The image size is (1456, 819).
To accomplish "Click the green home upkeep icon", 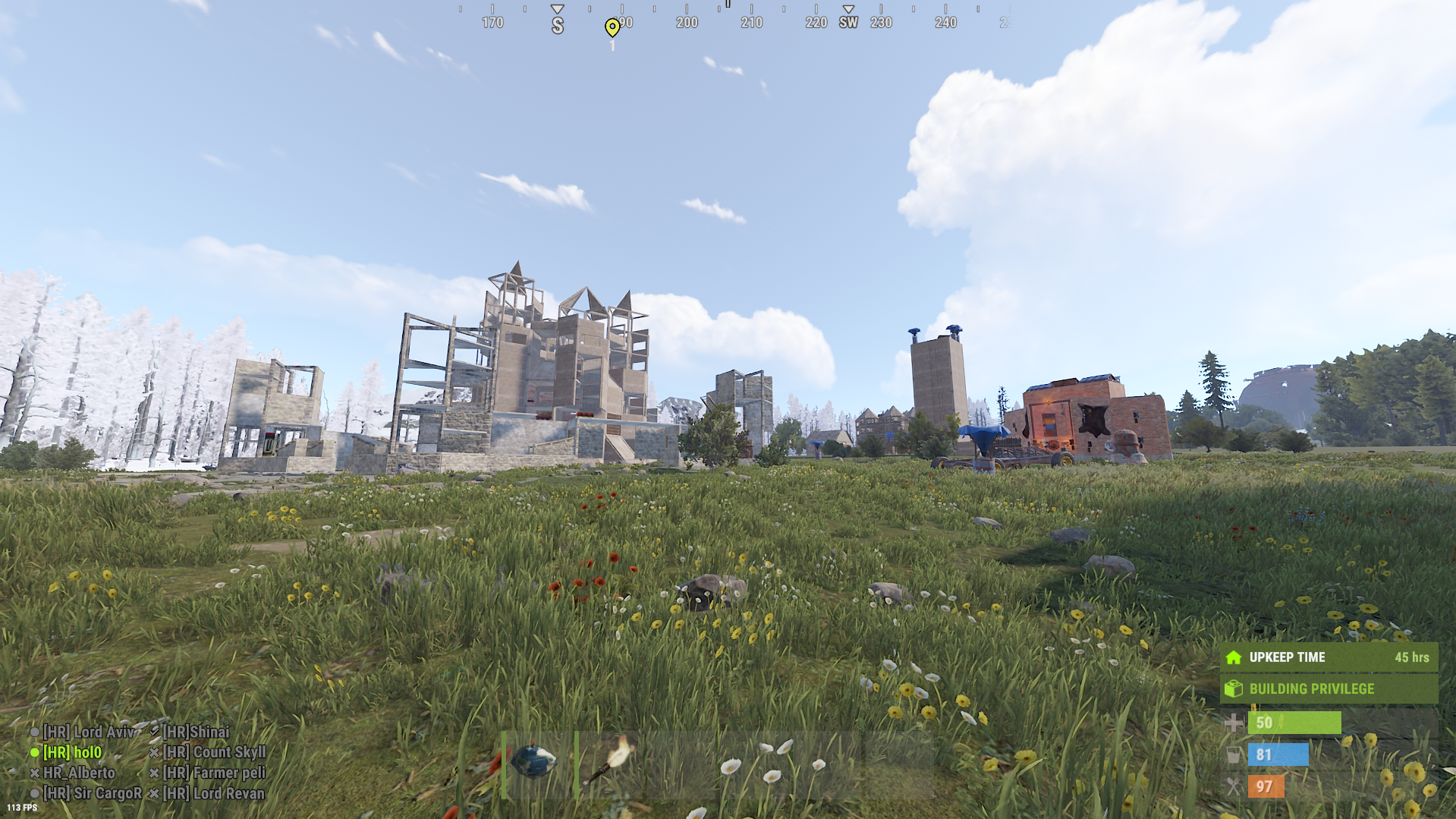I will point(1233,657).
